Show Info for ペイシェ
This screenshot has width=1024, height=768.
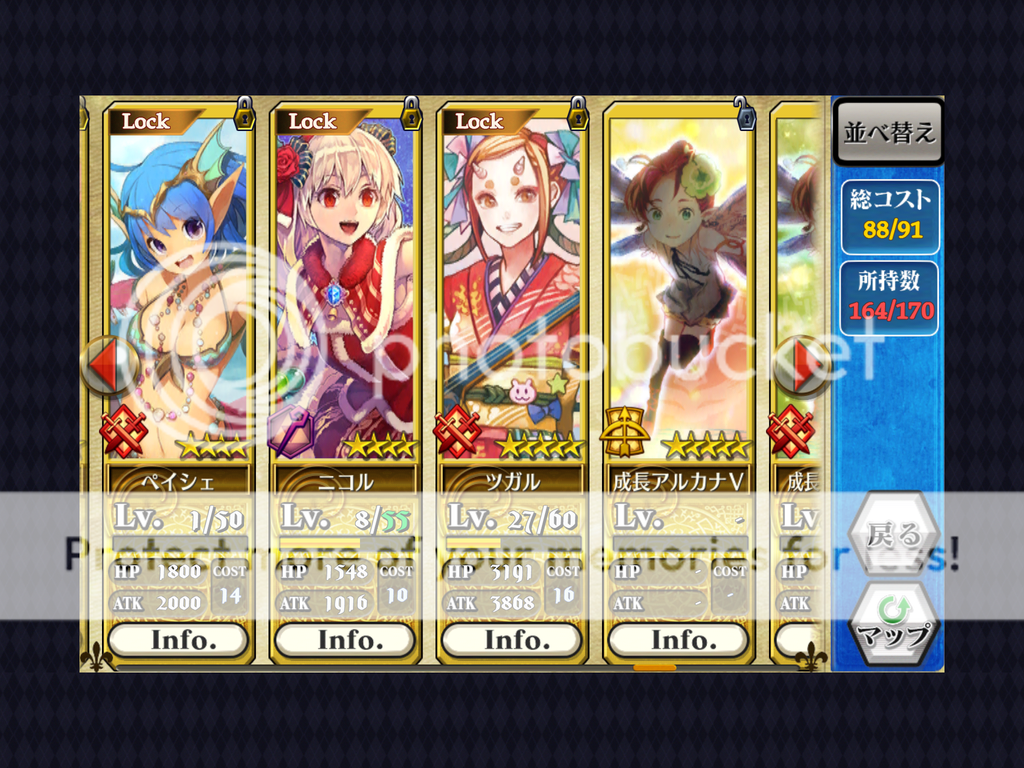(178, 640)
